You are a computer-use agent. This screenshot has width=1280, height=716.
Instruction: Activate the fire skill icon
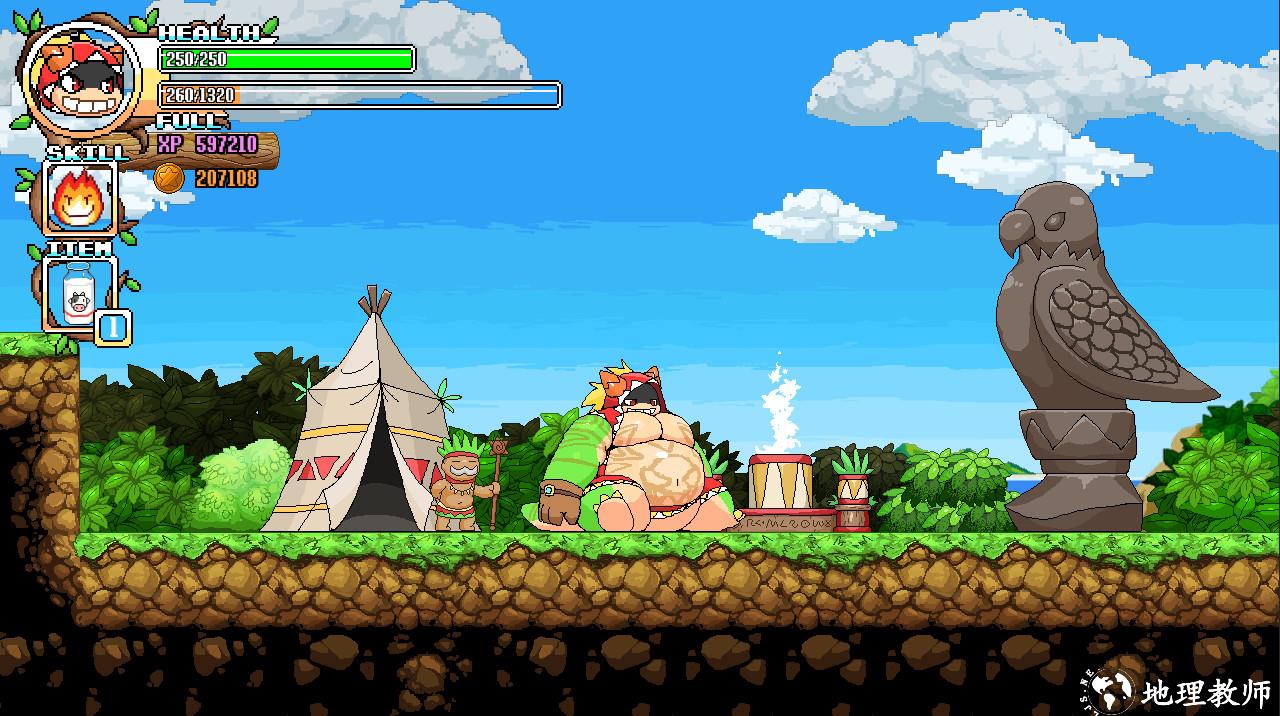(x=79, y=198)
